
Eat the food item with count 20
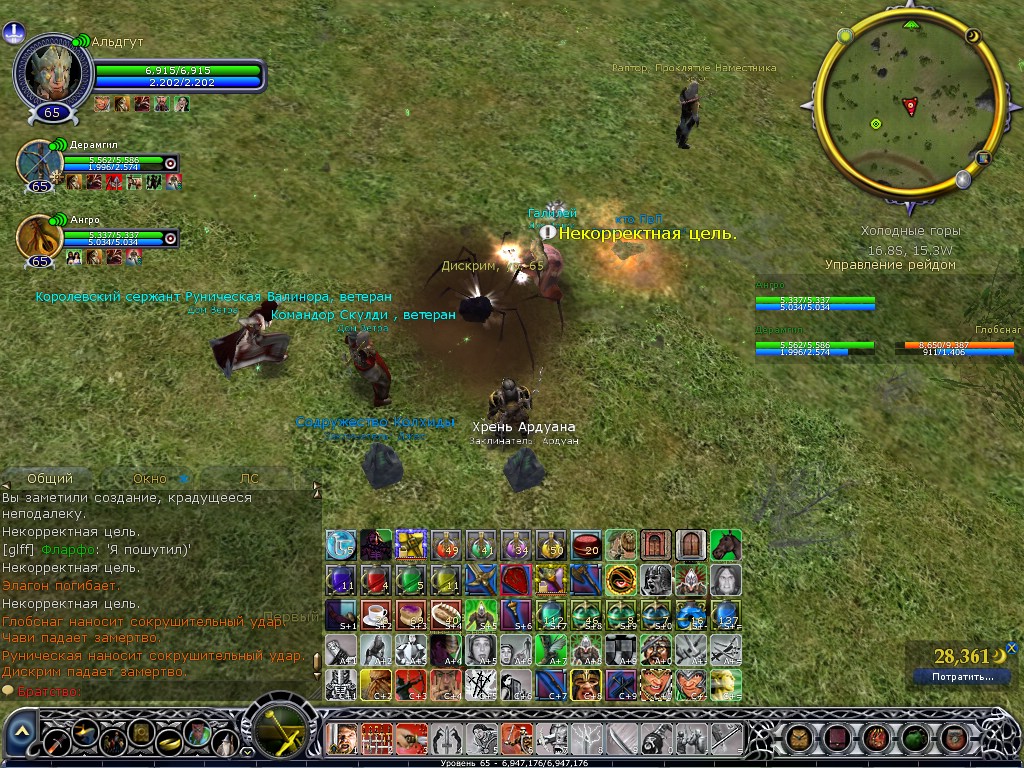(x=585, y=545)
